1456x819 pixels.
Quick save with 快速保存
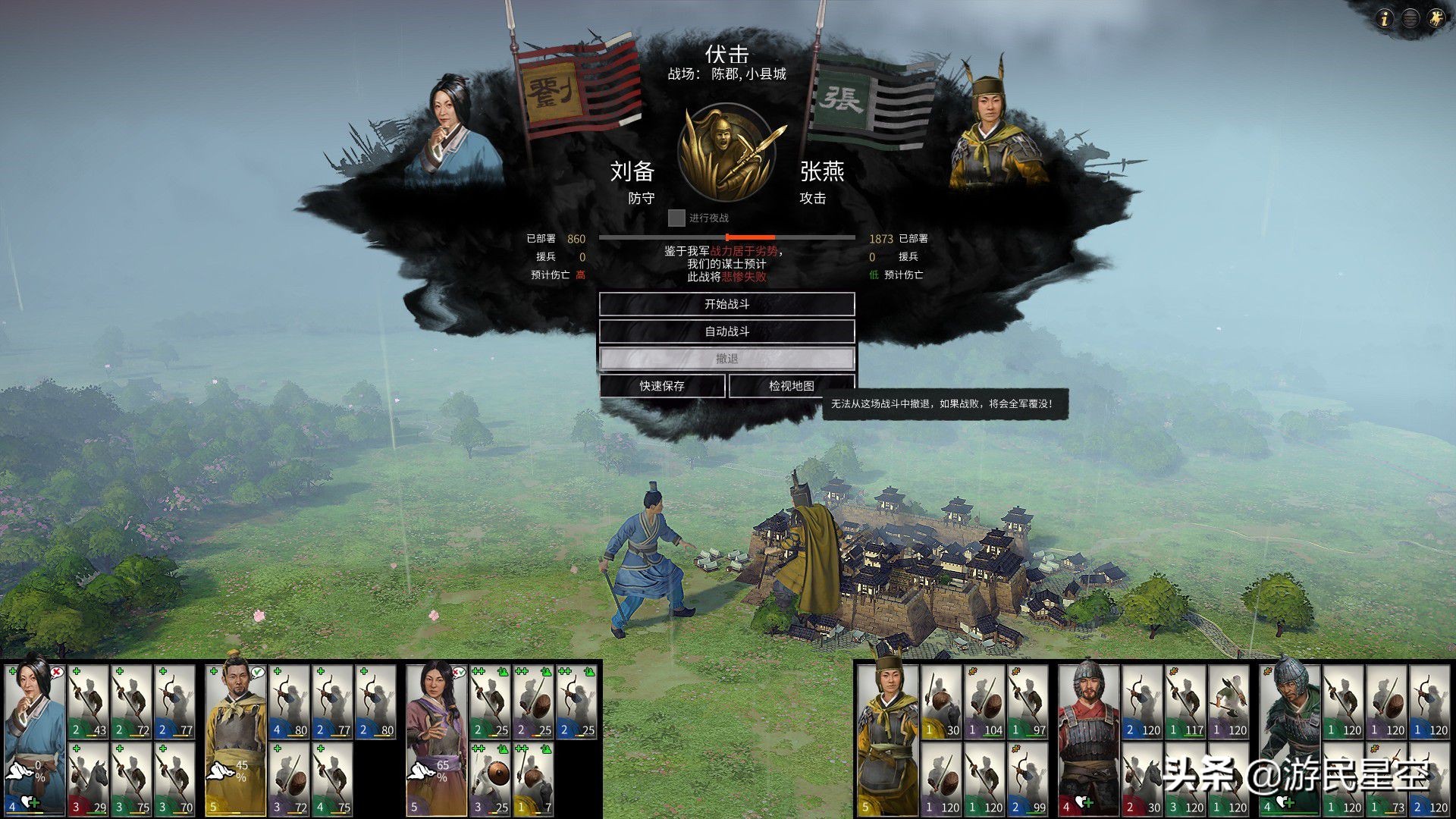tap(662, 386)
